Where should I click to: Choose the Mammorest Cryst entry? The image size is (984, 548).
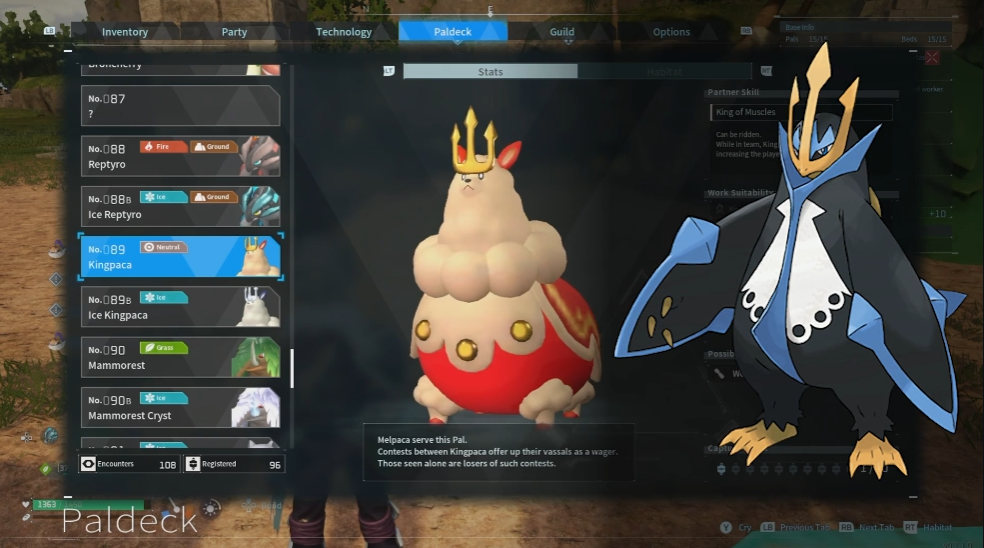point(180,407)
